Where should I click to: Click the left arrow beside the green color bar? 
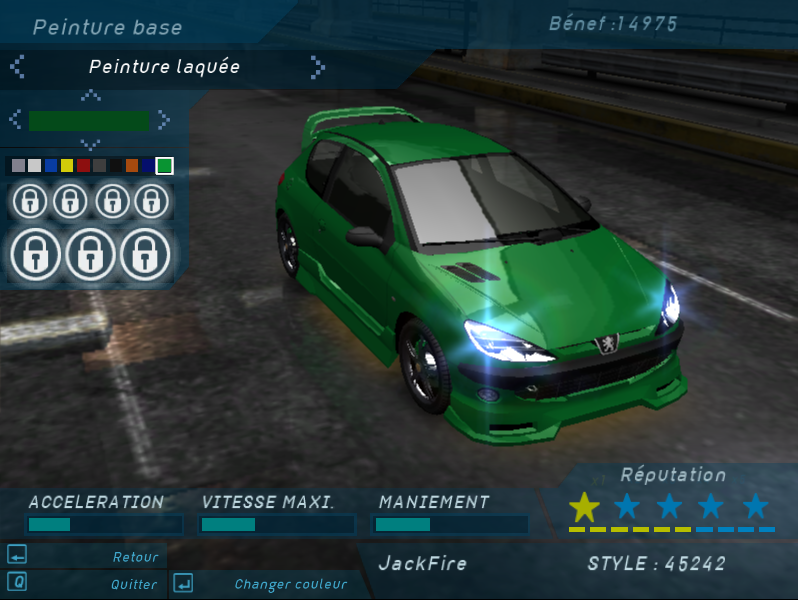pos(16,120)
